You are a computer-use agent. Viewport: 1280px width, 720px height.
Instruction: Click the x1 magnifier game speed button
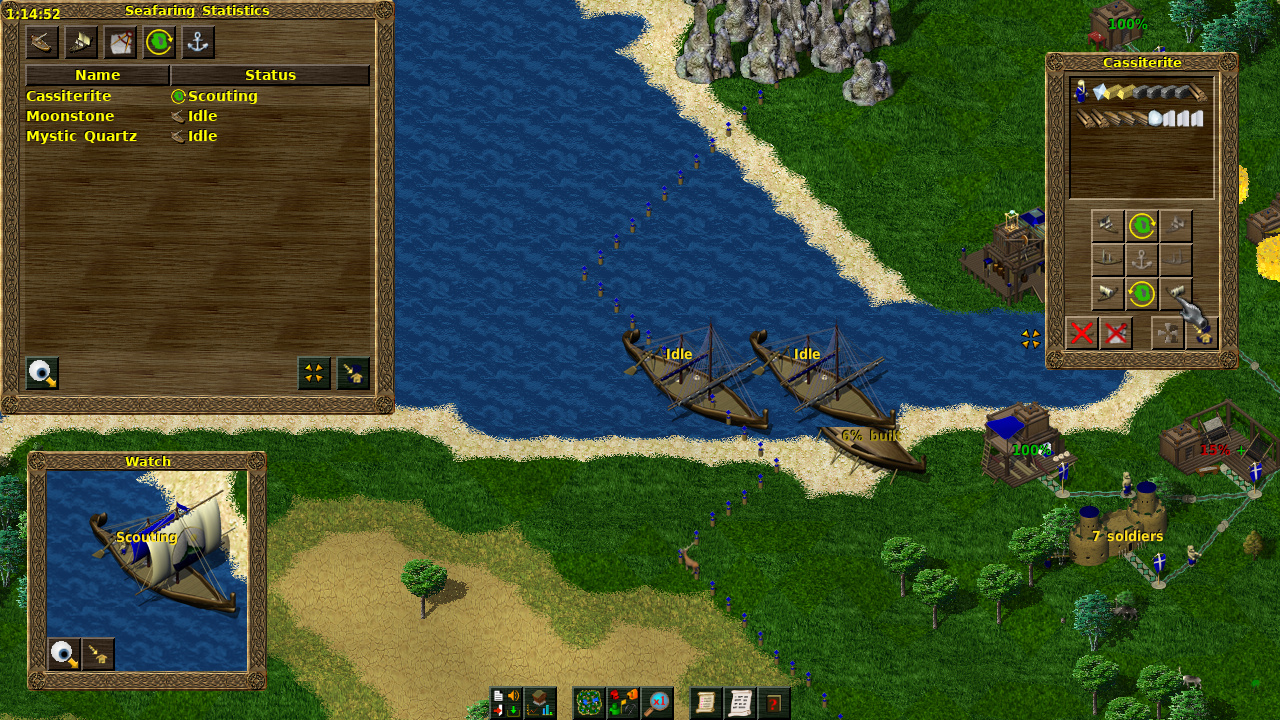657,703
